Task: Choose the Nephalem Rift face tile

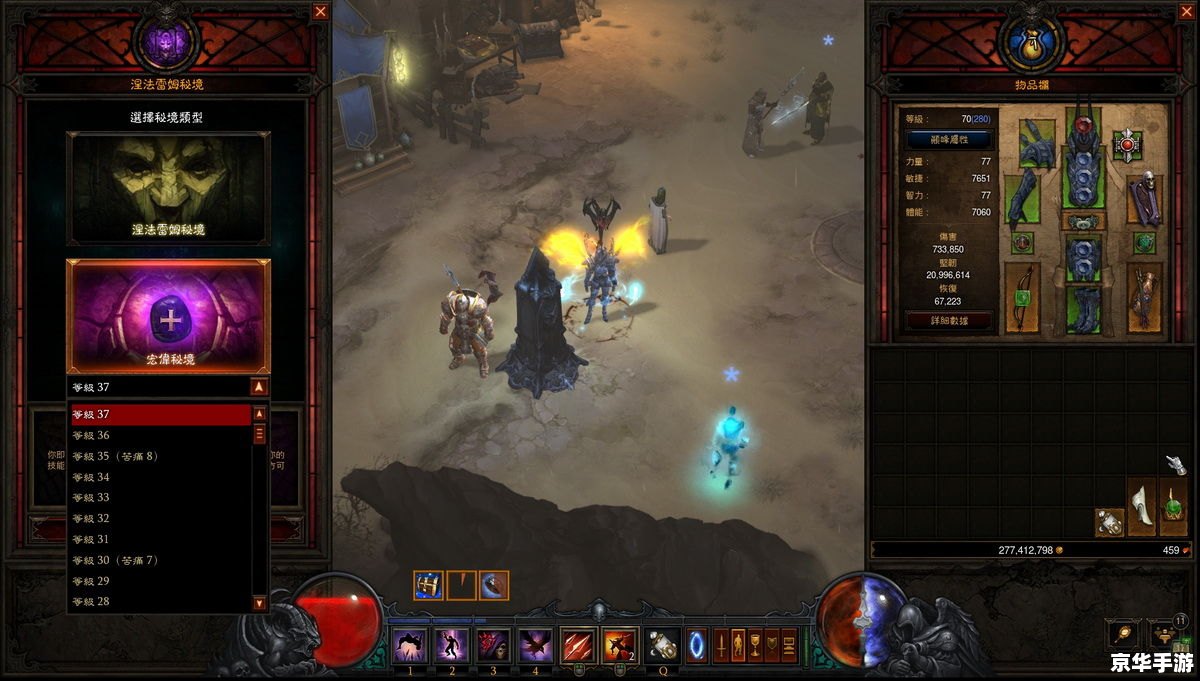Action: point(168,188)
